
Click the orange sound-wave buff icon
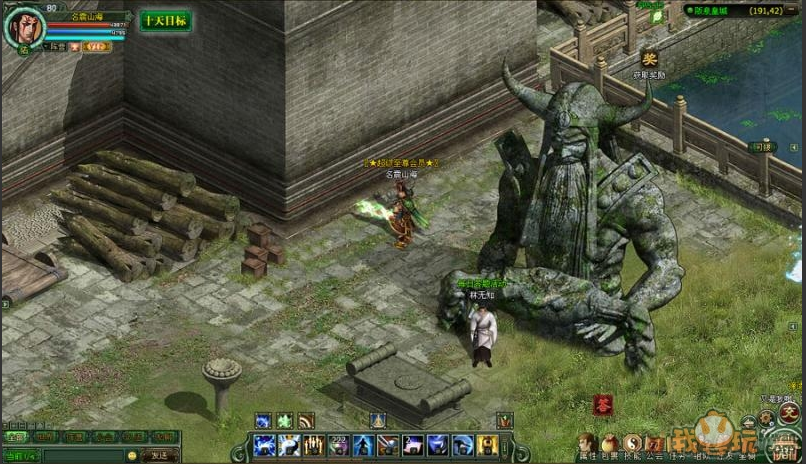306,421
